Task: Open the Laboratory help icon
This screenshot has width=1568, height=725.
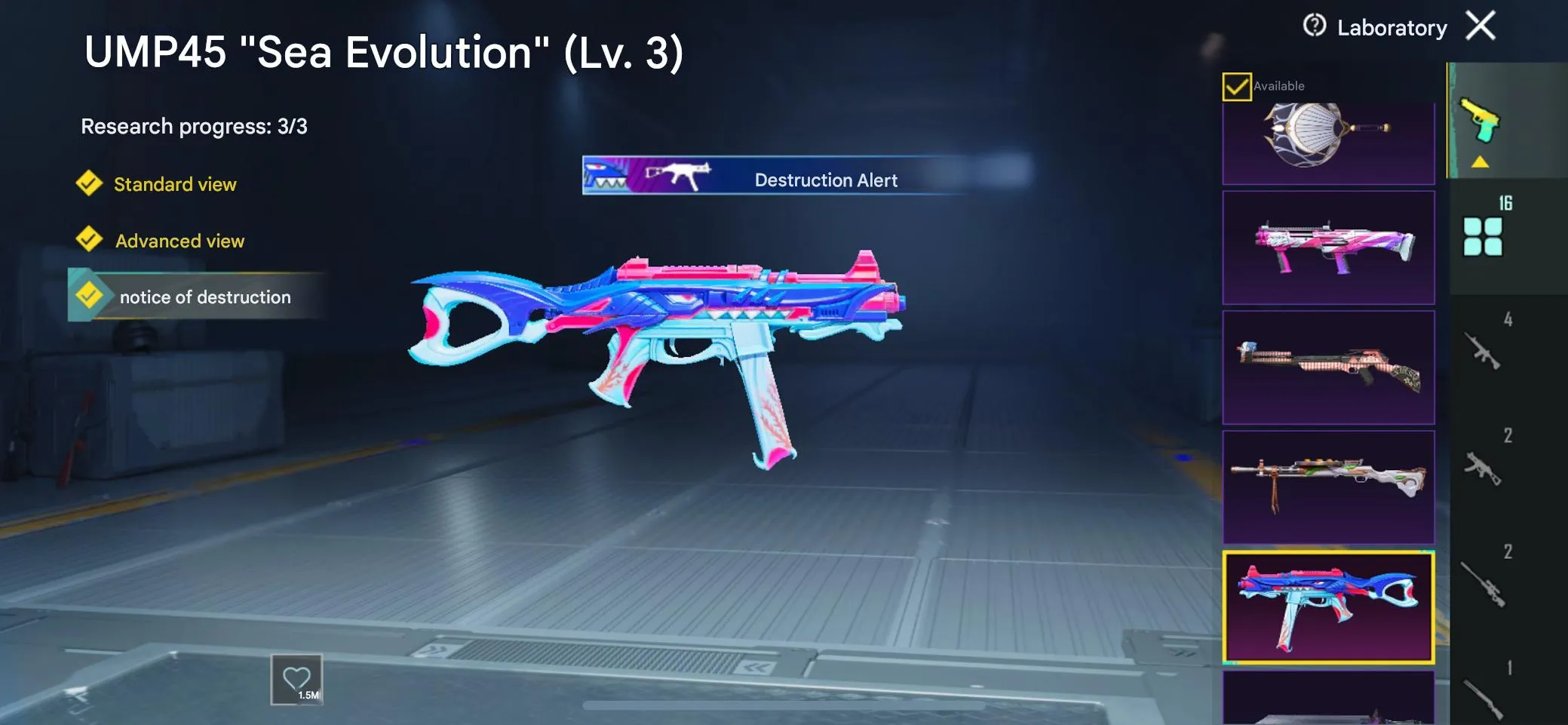Action: [x=1312, y=26]
